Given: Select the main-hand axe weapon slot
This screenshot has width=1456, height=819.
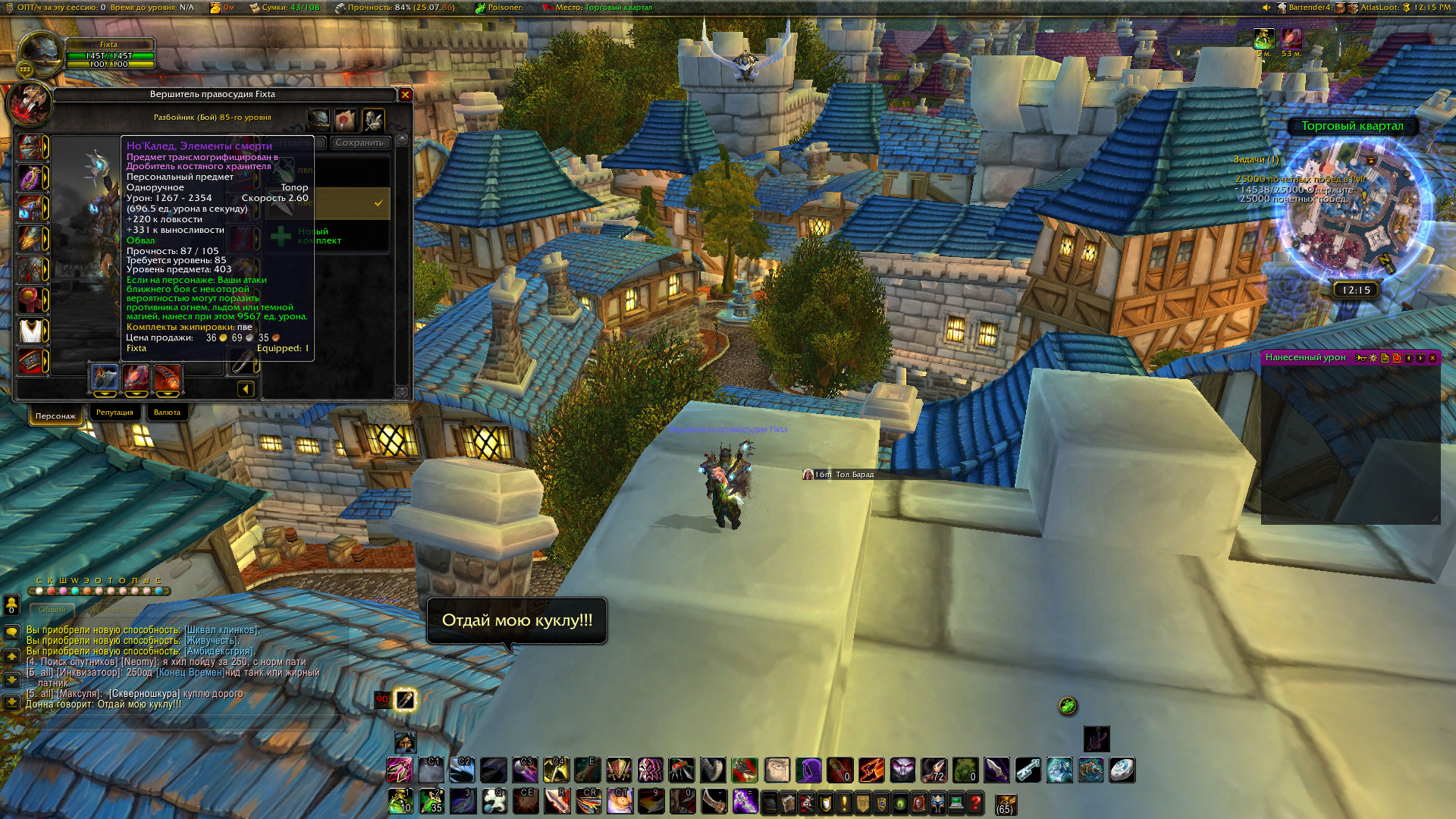Looking at the screenshot, I should tap(105, 377).
